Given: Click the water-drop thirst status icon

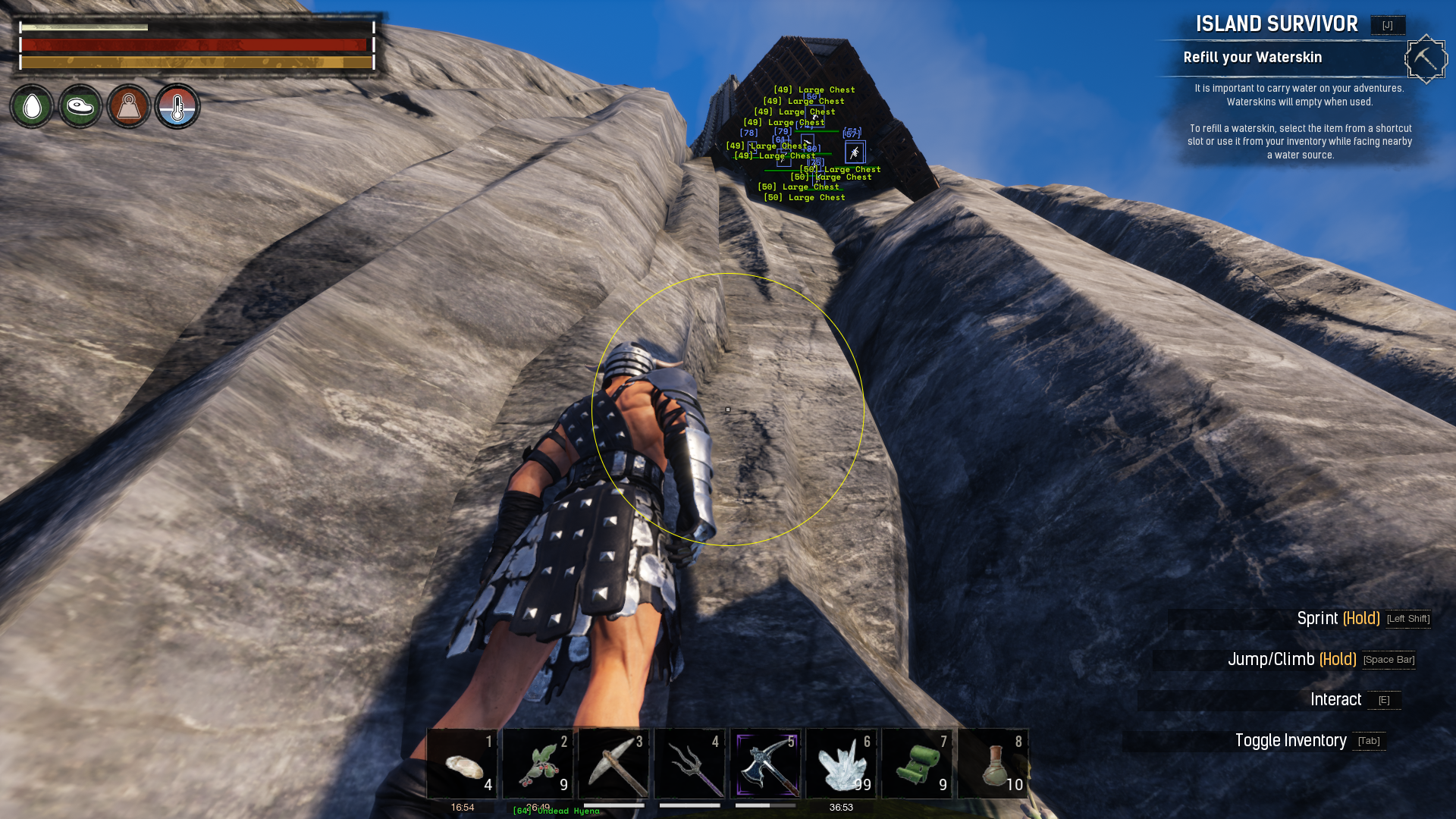Looking at the screenshot, I should tap(32, 107).
